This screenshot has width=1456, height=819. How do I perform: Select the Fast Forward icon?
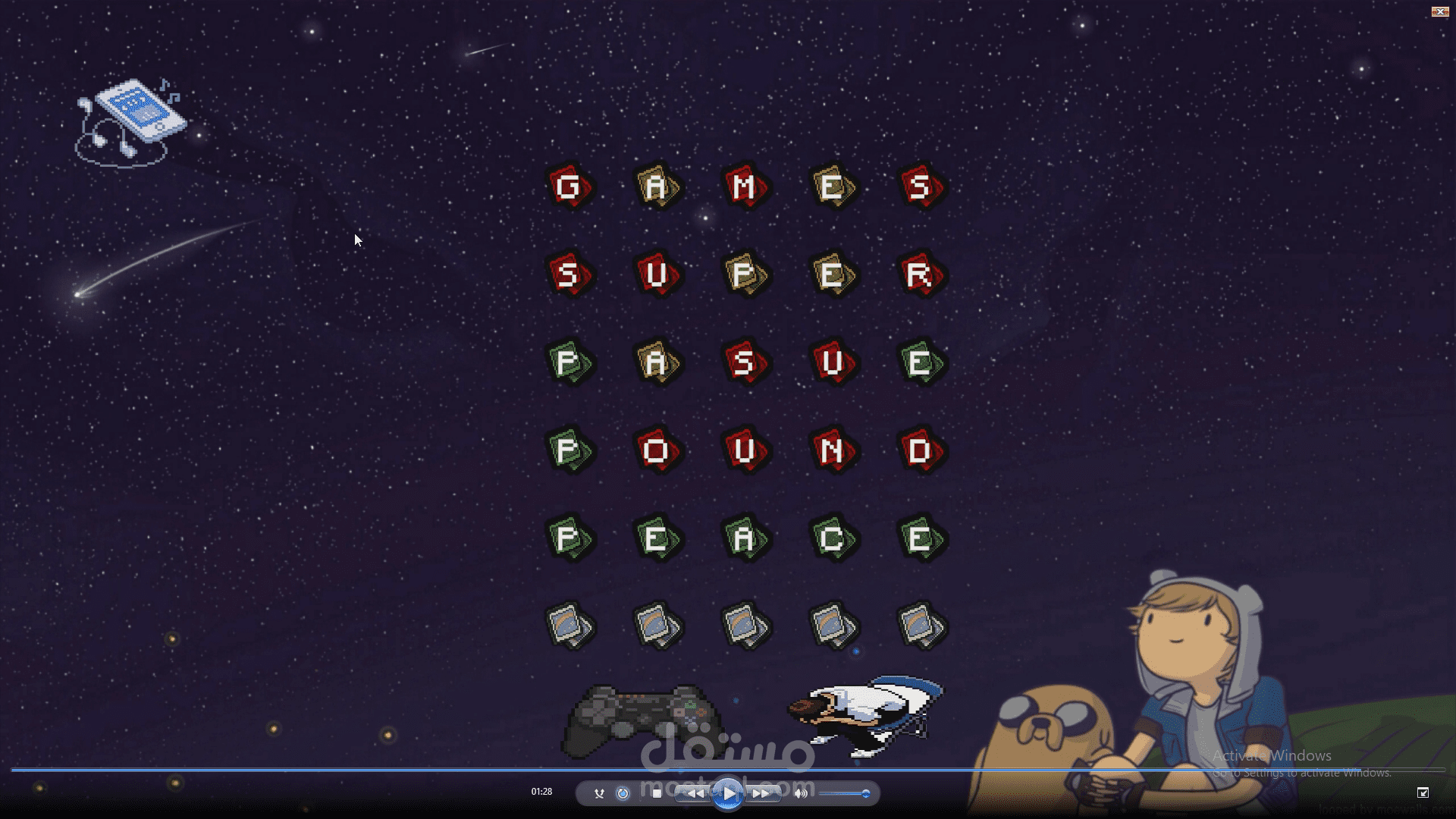point(759,793)
